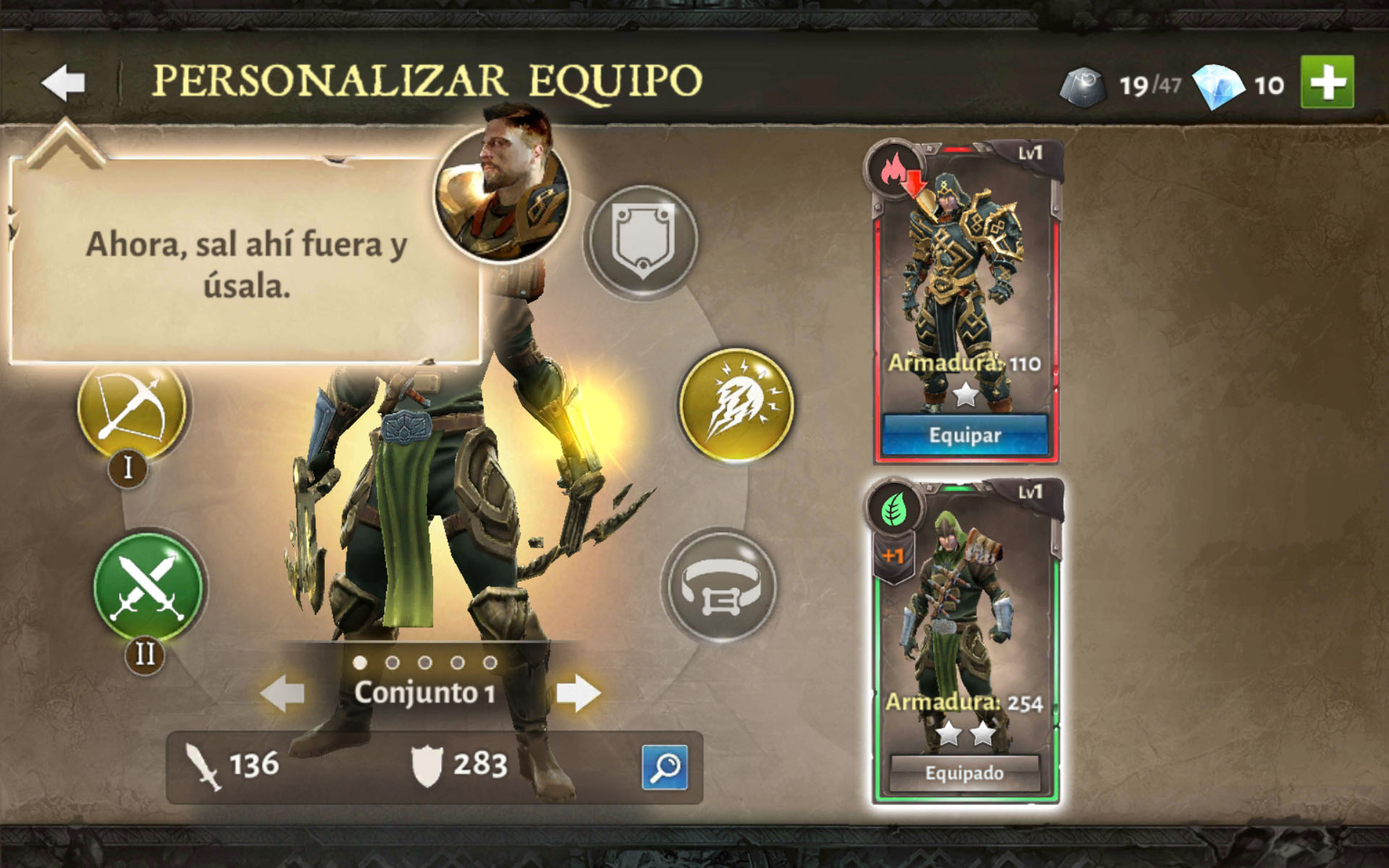
Task: Switch to the previous outfit set
Action: point(283,693)
